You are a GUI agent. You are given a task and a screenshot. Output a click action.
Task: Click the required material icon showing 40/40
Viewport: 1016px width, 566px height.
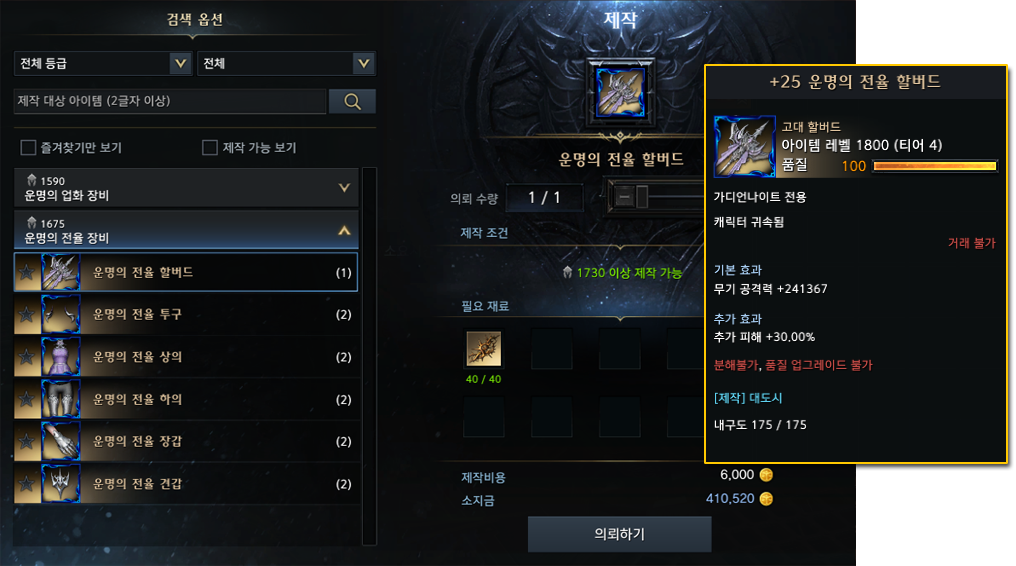click(483, 349)
